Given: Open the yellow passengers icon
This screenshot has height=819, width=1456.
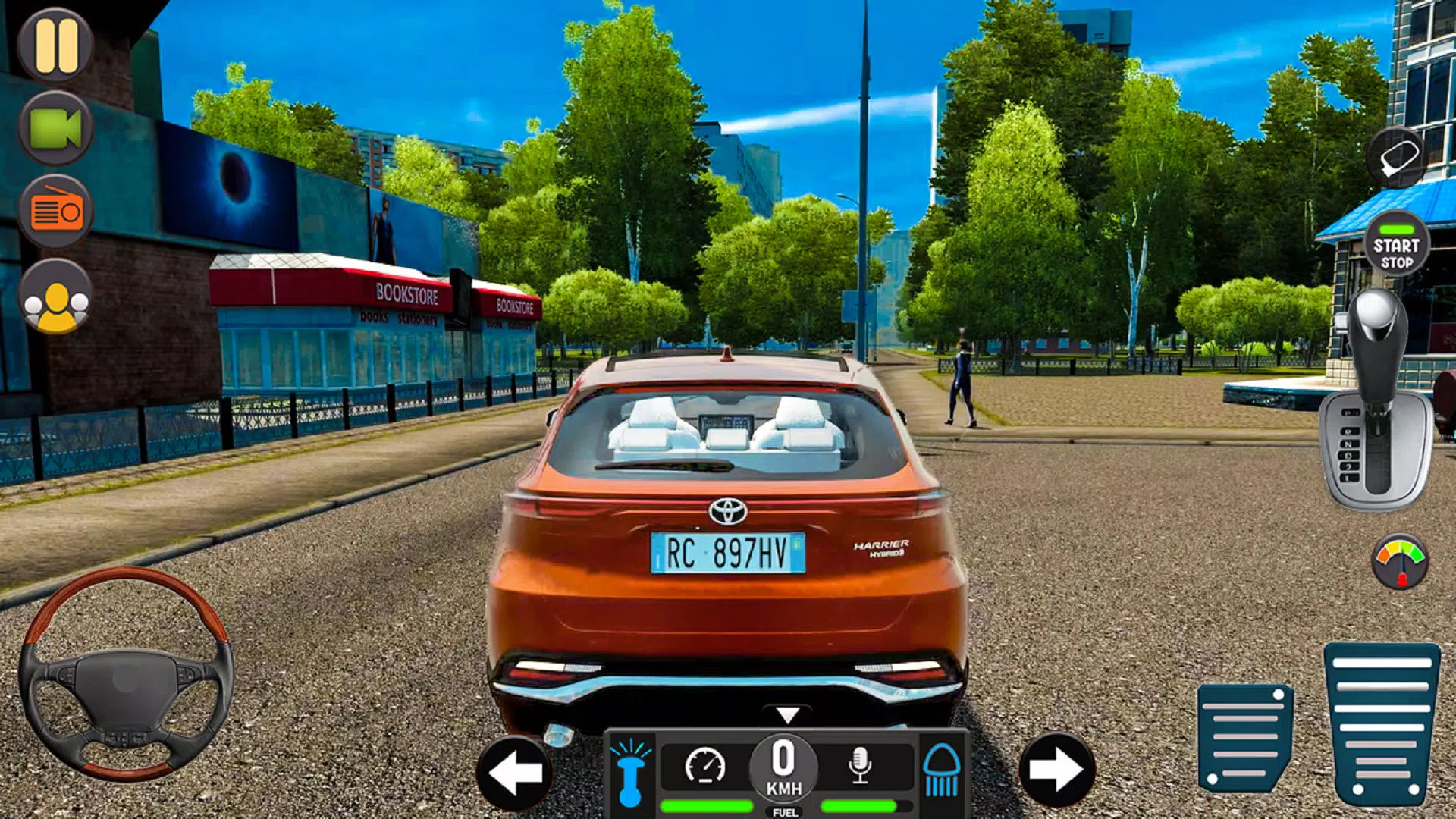Looking at the screenshot, I should [x=55, y=297].
